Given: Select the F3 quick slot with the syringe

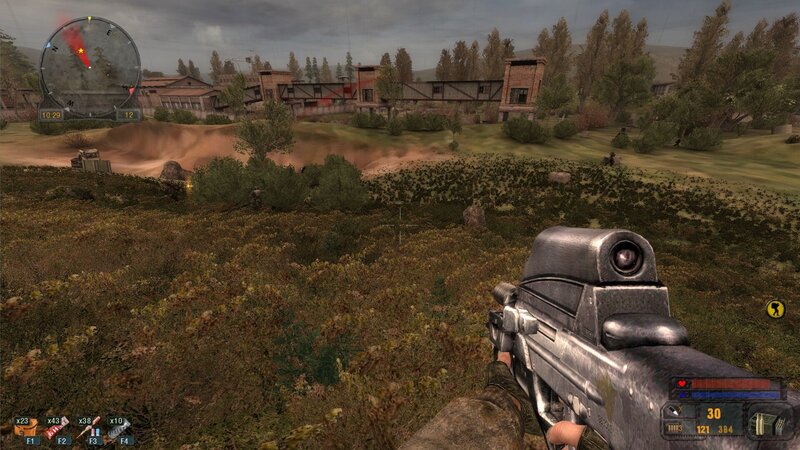Looking at the screenshot, I should pyautogui.click(x=90, y=429).
